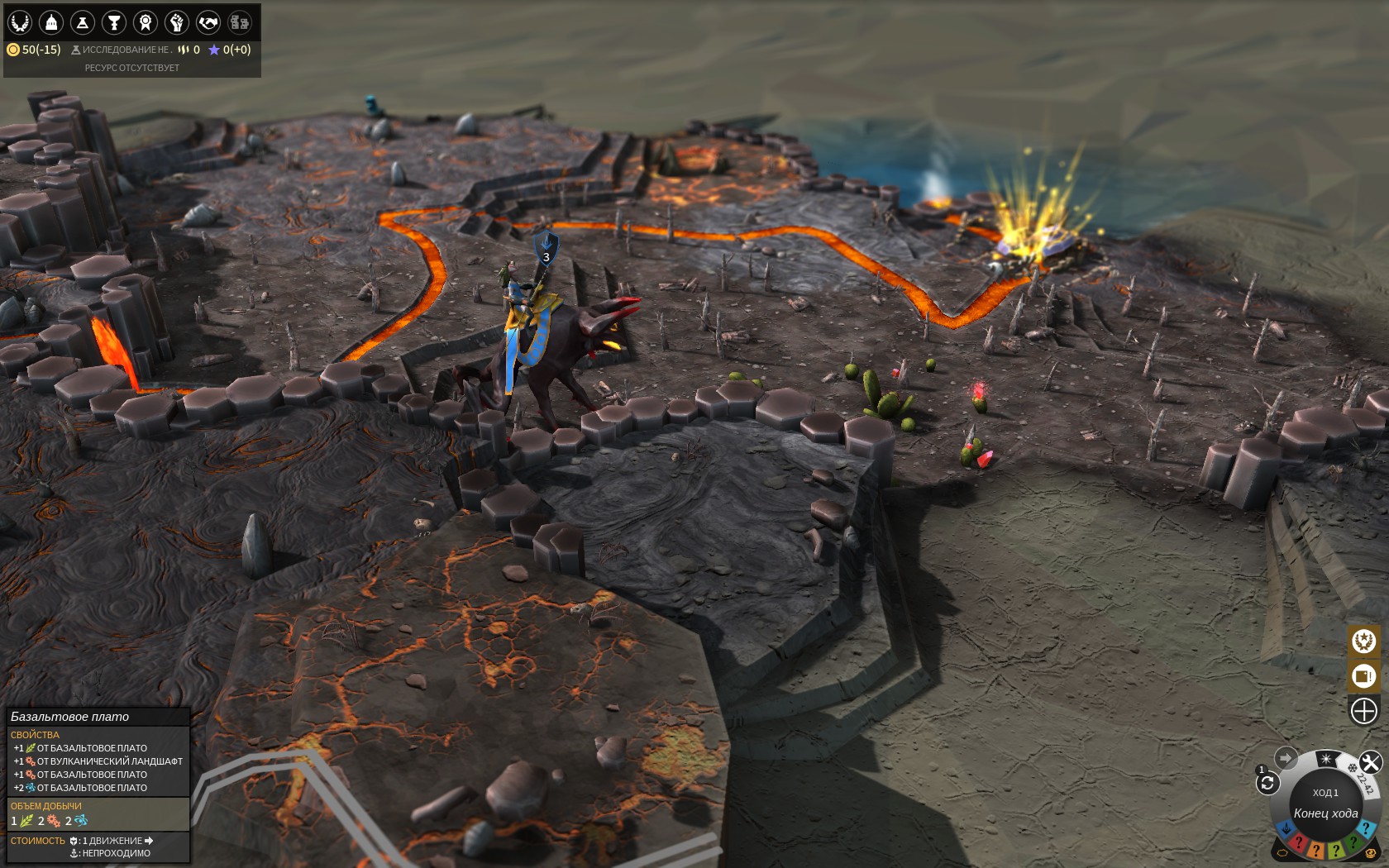Viewport: 1389px width, 868px height.
Task: Select the blue faction segment on turn wheel
Action: click(x=1286, y=827)
